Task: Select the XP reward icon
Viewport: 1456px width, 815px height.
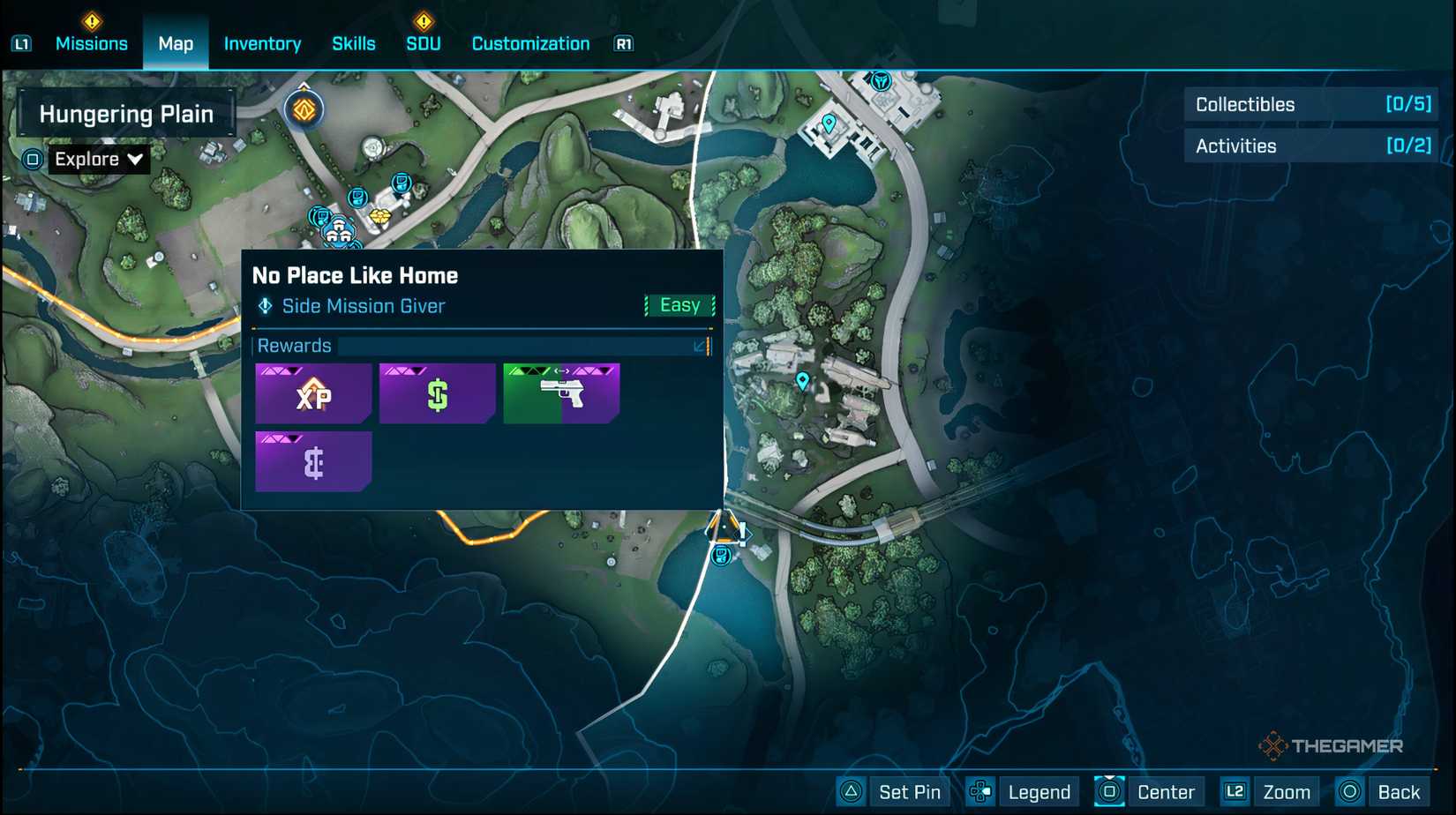Action: [313, 393]
